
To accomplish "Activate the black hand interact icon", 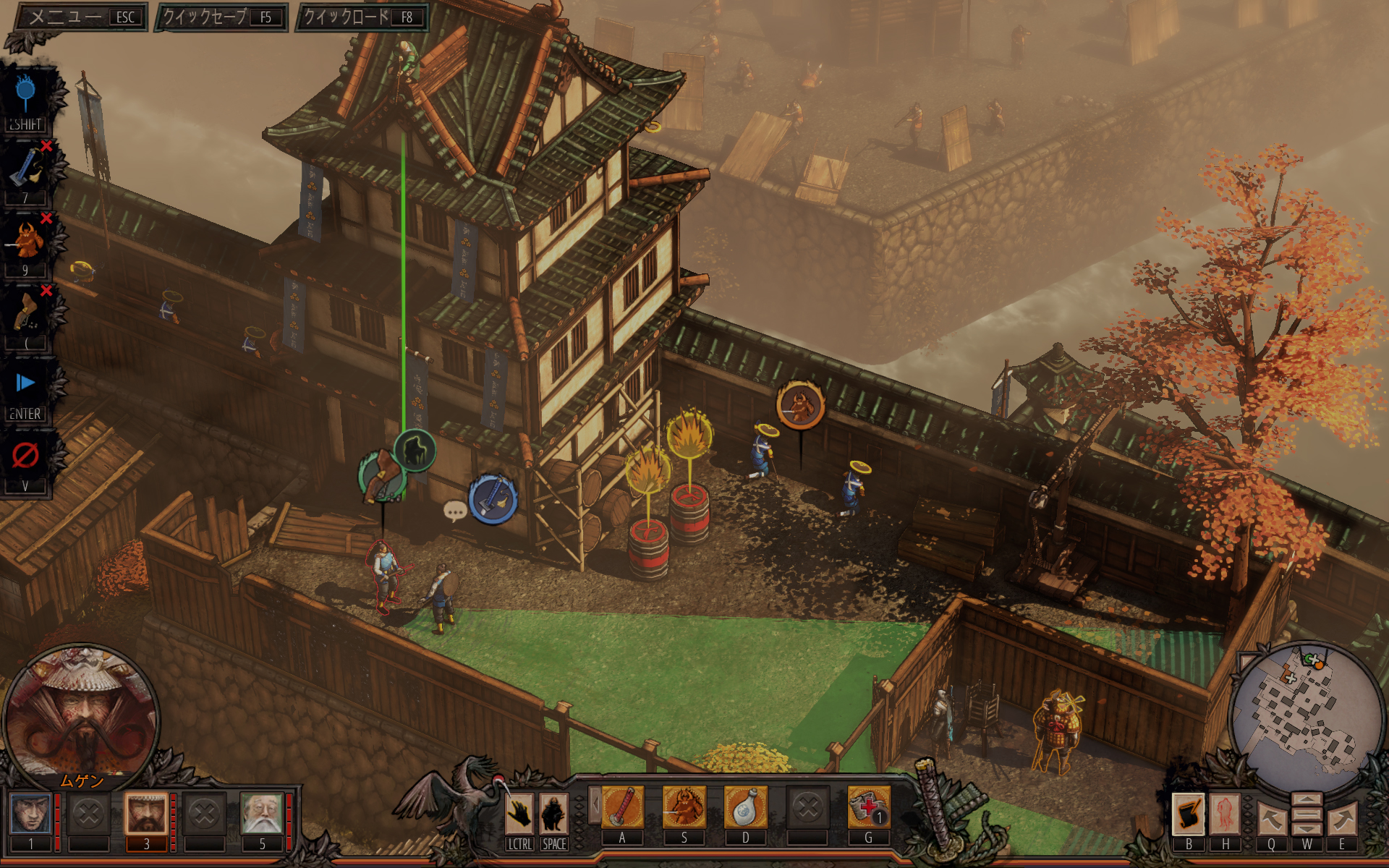I will [x=519, y=814].
